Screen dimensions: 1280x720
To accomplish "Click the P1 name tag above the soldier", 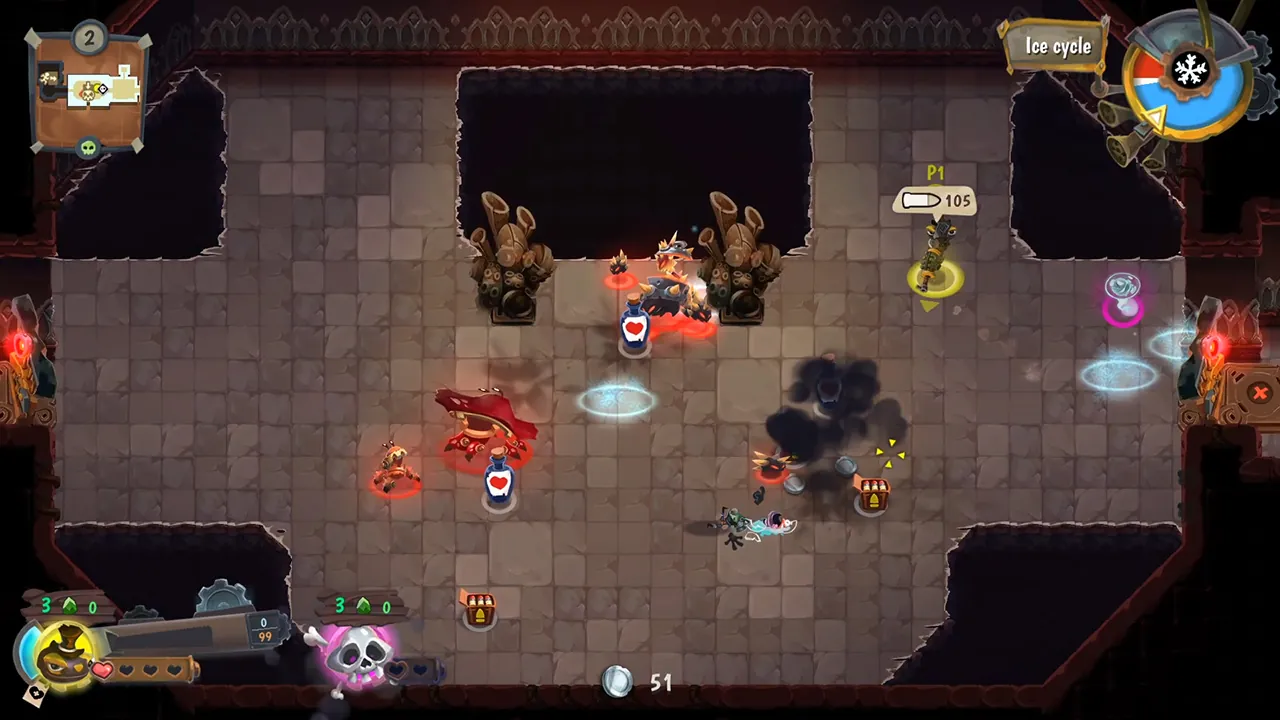I will [935, 173].
